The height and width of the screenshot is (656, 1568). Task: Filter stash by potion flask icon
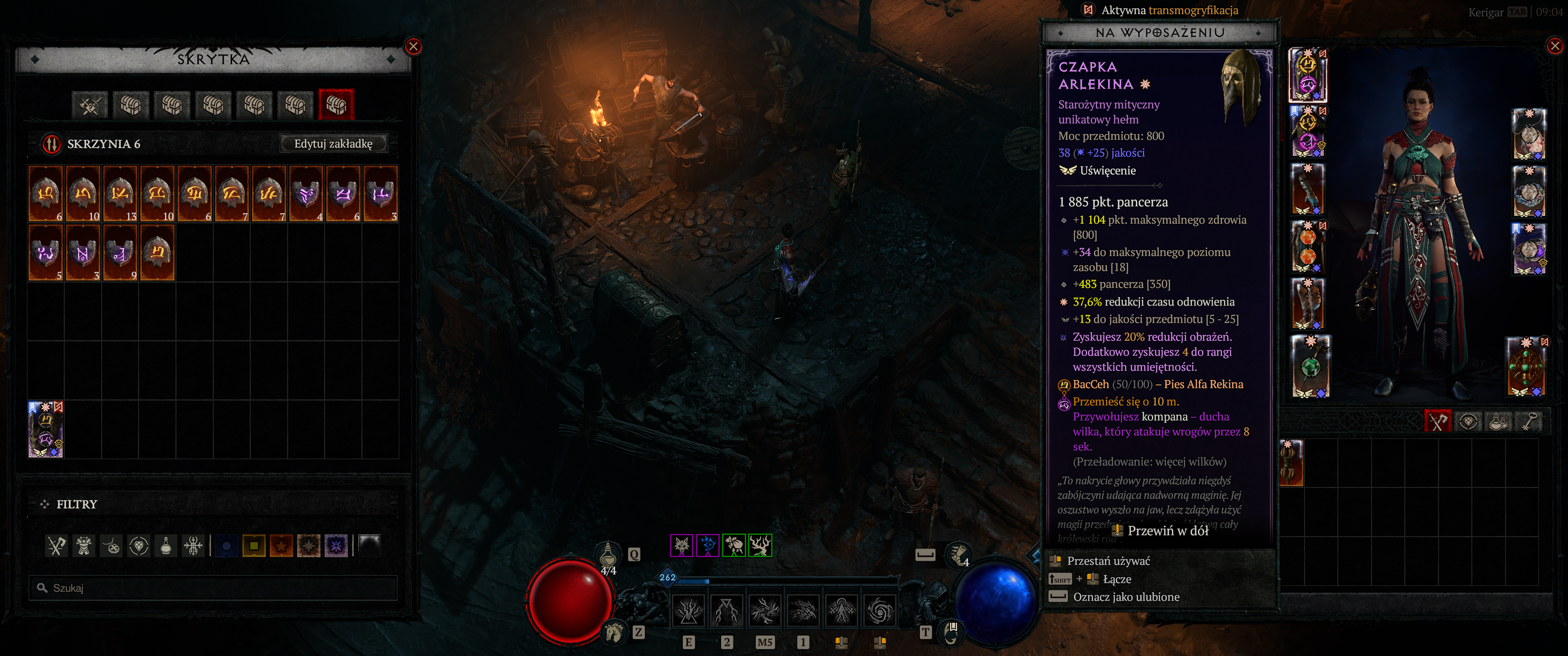165,546
